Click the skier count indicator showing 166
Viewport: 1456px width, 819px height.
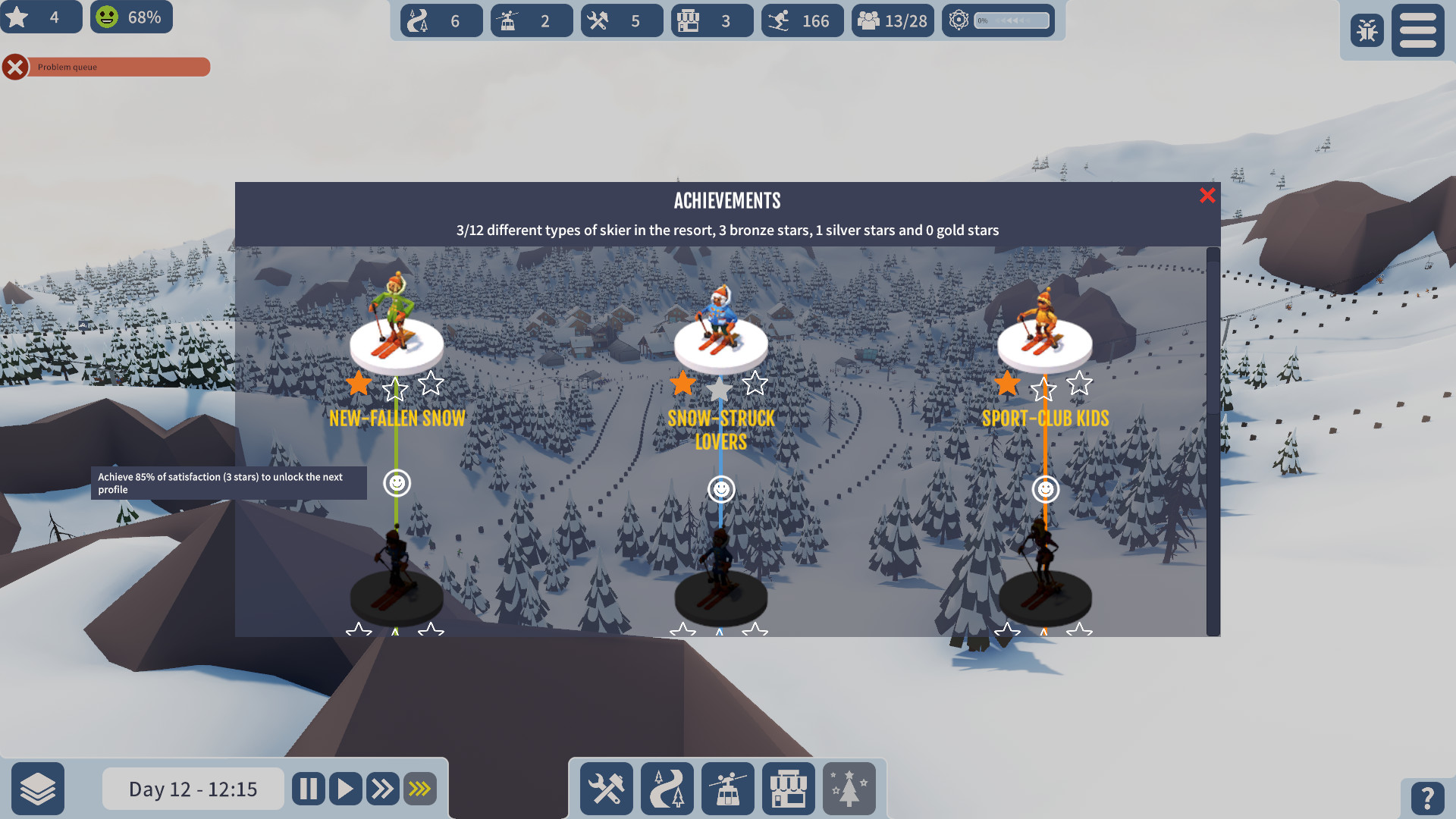pos(802,20)
